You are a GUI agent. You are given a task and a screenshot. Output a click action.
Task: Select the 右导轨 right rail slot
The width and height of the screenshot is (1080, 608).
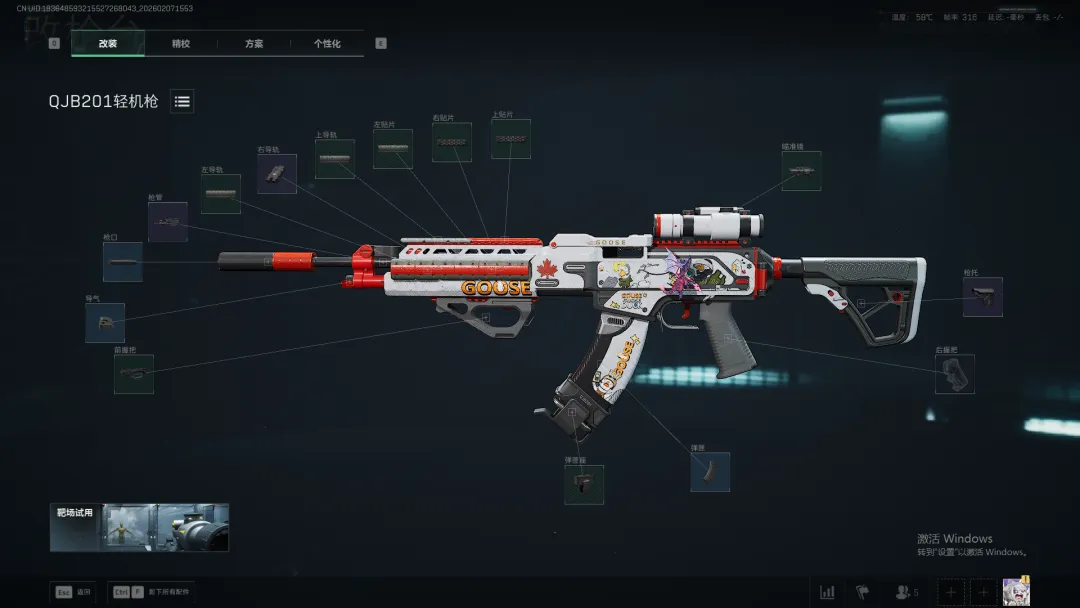click(x=277, y=174)
